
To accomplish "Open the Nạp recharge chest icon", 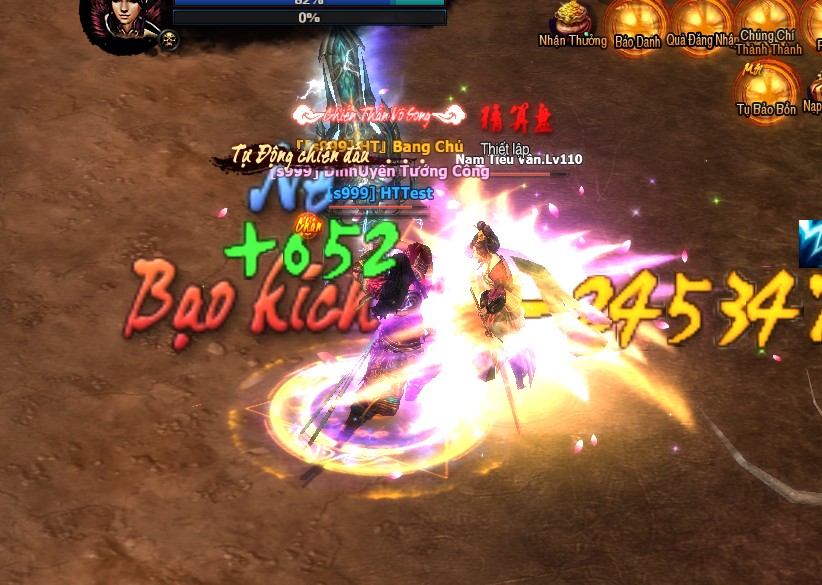I will click(814, 90).
